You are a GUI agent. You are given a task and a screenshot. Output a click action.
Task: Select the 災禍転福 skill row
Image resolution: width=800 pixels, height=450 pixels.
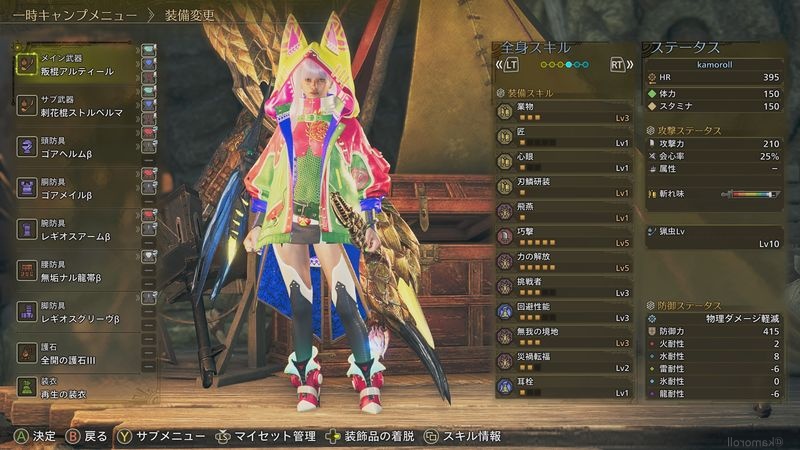coord(564,361)
